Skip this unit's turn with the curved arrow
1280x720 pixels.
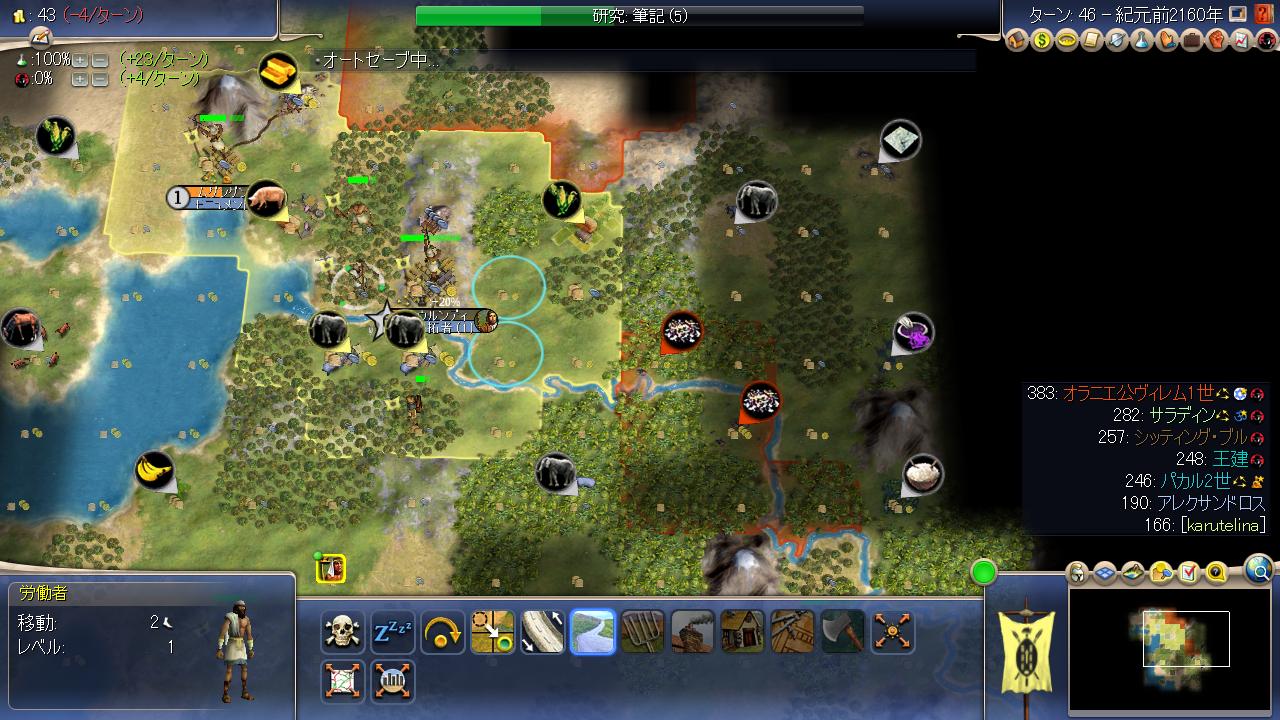tap(443, 632)
